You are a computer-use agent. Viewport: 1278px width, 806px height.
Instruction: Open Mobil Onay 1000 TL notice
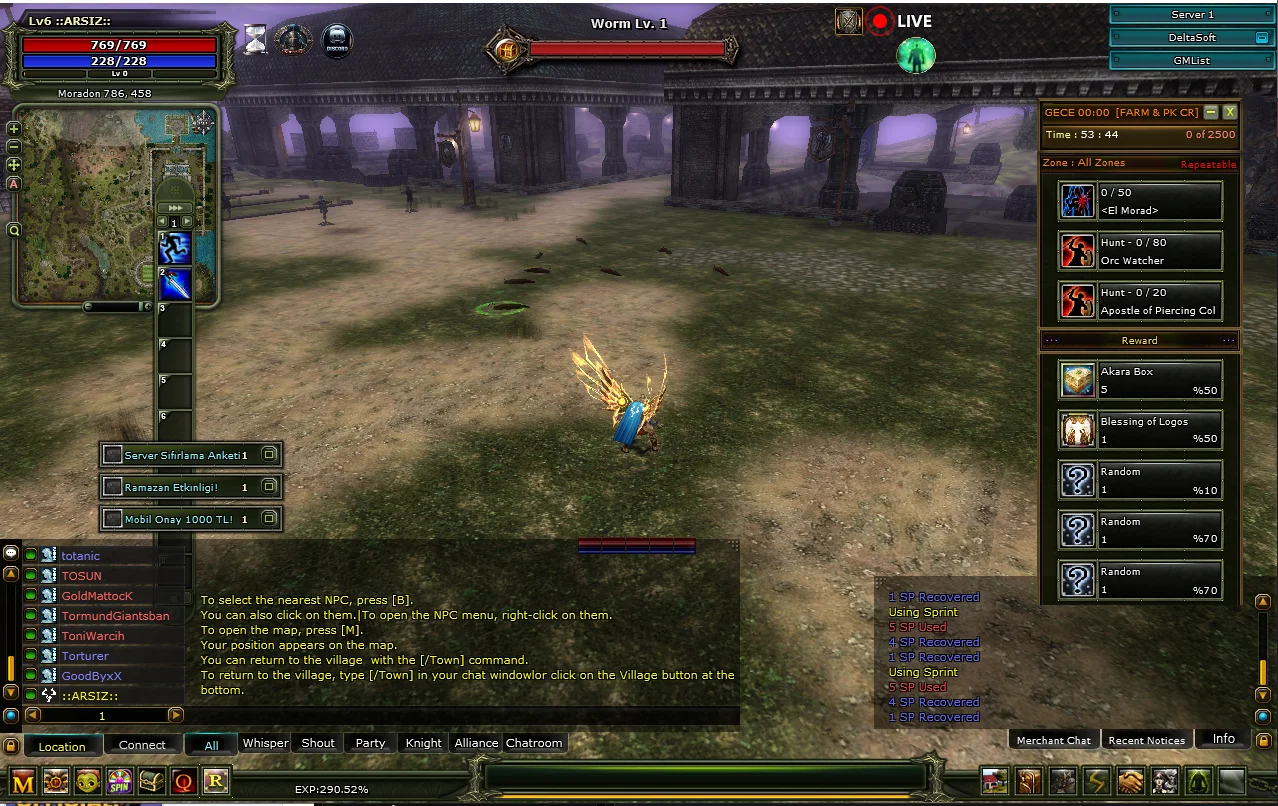point(190,519)
